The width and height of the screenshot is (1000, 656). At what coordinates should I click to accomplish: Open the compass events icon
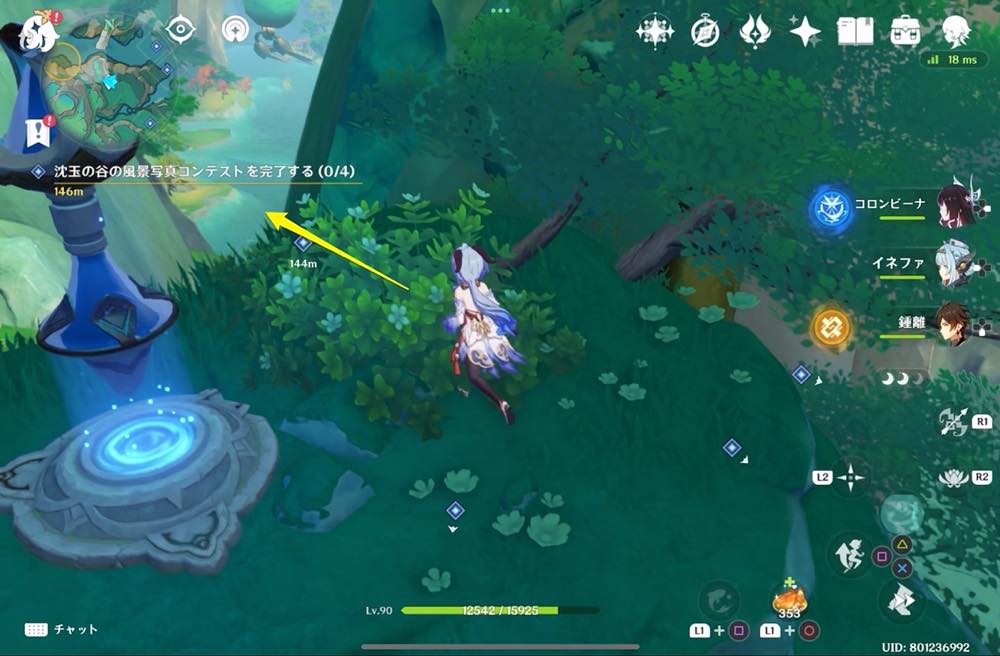(x=705, y=32)
